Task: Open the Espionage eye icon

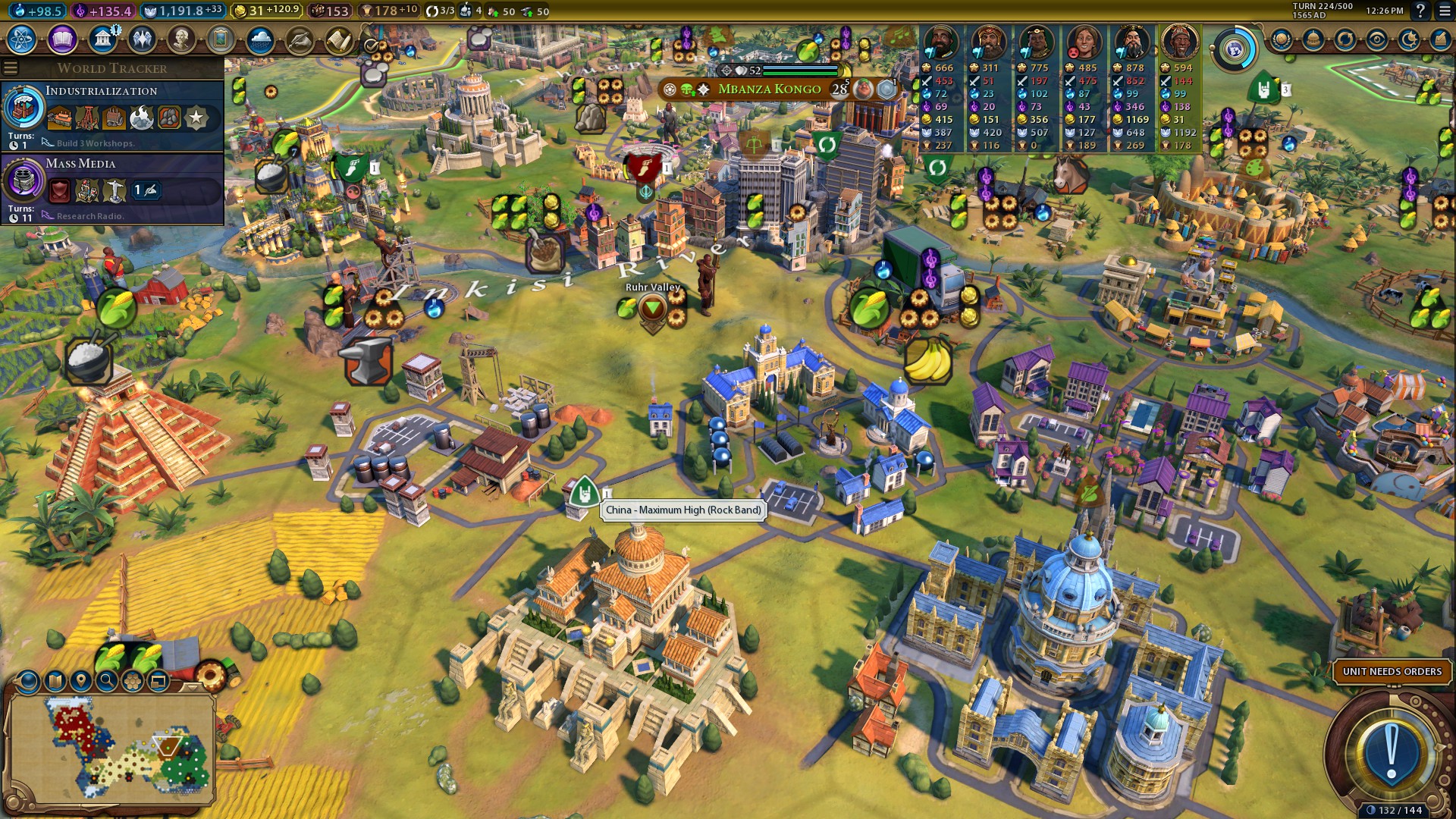Action: point(1377,39)
